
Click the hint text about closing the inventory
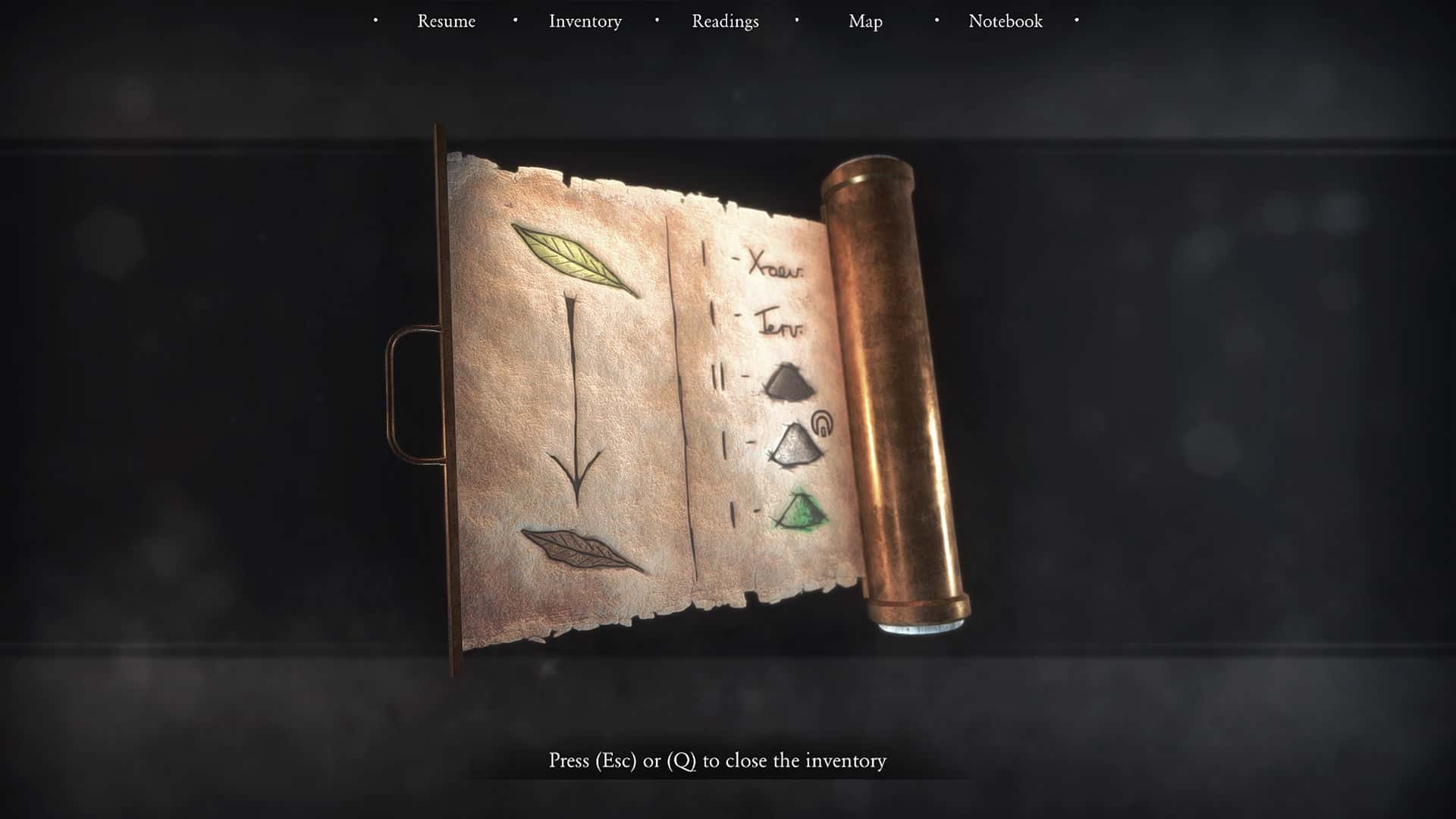click(718, 761)
